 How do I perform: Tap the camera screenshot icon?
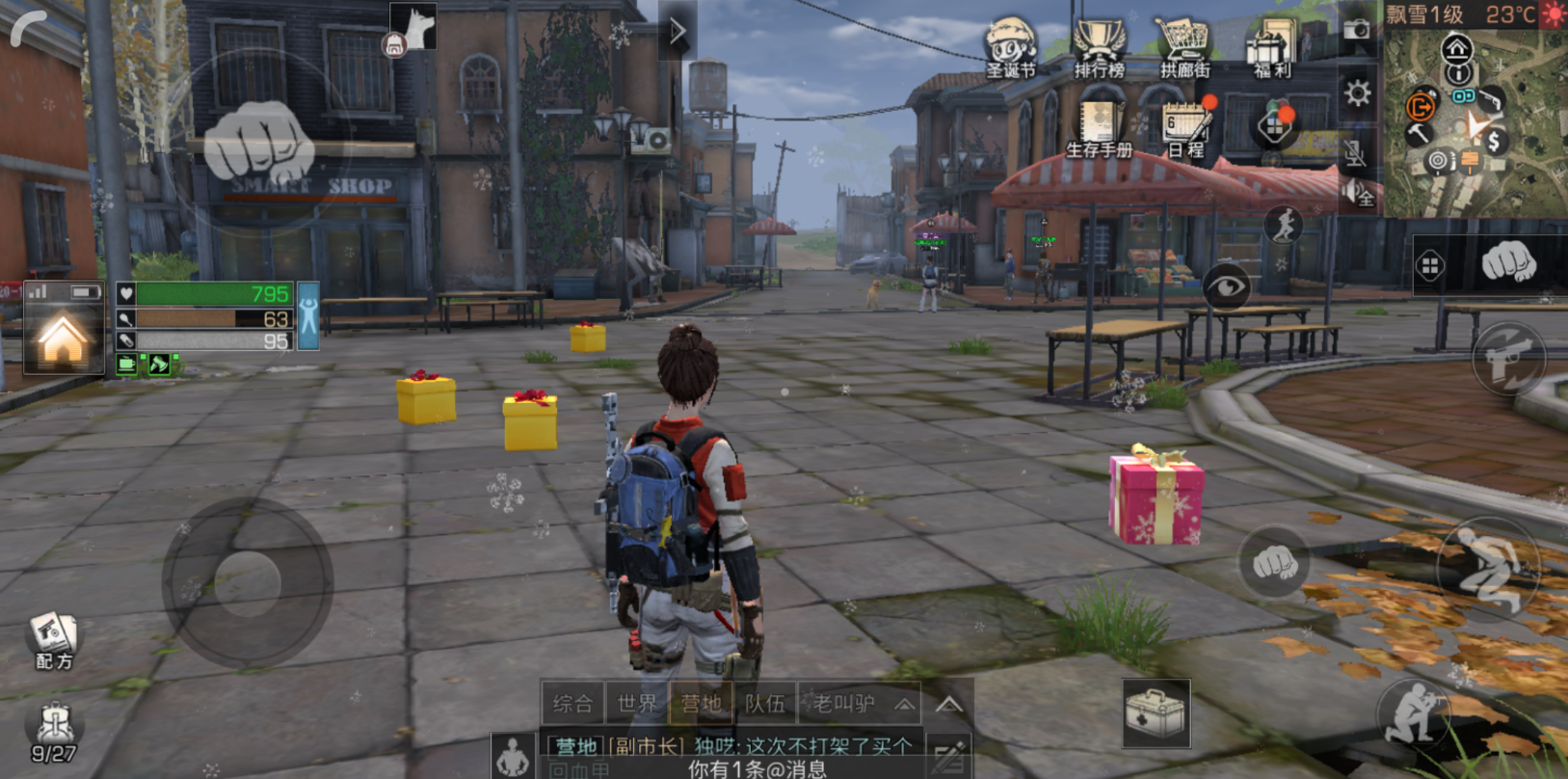tap(1357, 29)
